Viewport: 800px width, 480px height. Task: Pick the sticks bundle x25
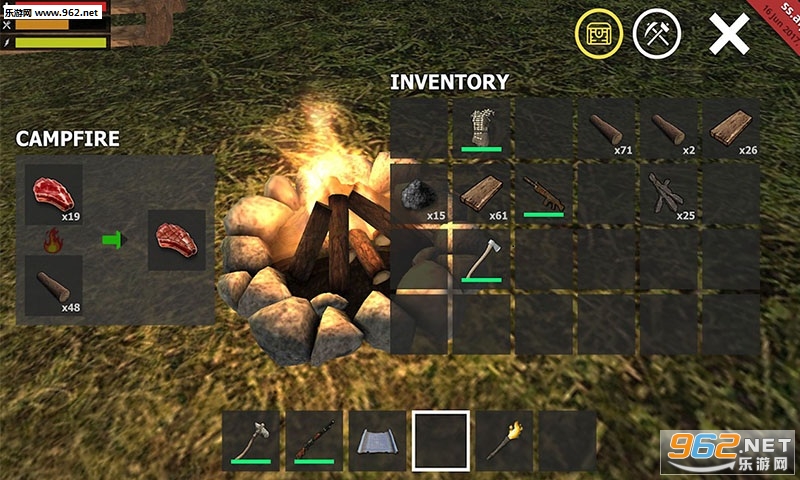coord(669,194)
